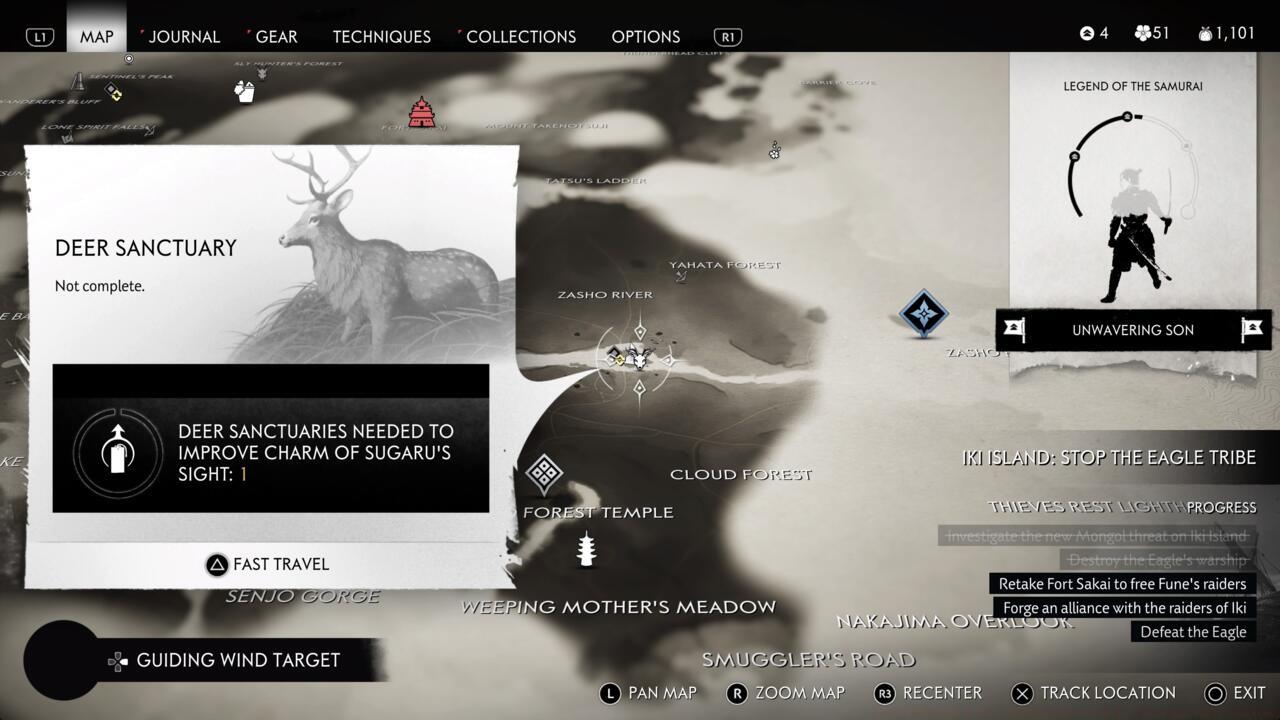Click the red fort marker on the map
1280x720 pixels.
[421, 113]
